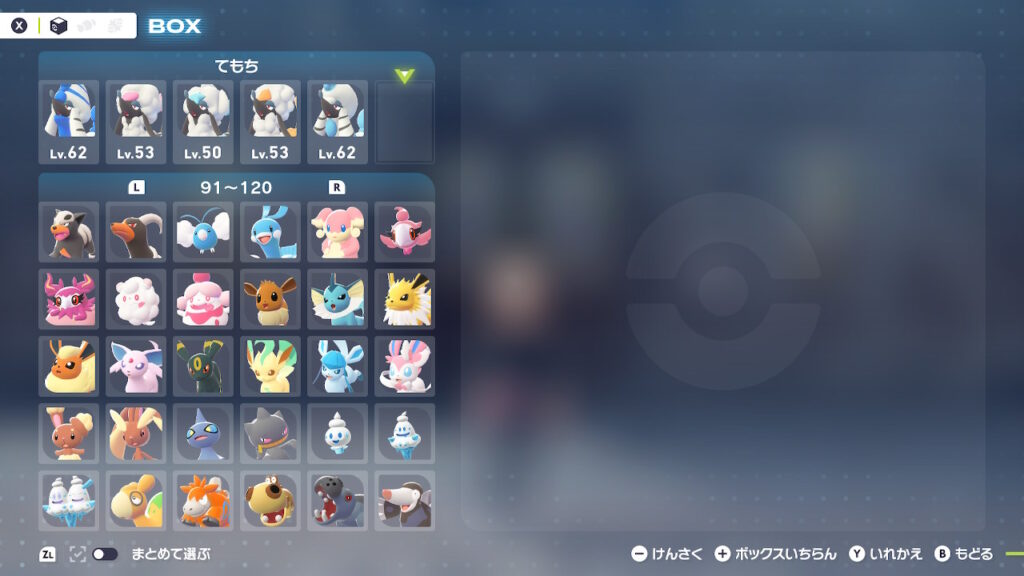Pick Audino from the box
This screenshot has width=1024, height=576.
(337, 232)
